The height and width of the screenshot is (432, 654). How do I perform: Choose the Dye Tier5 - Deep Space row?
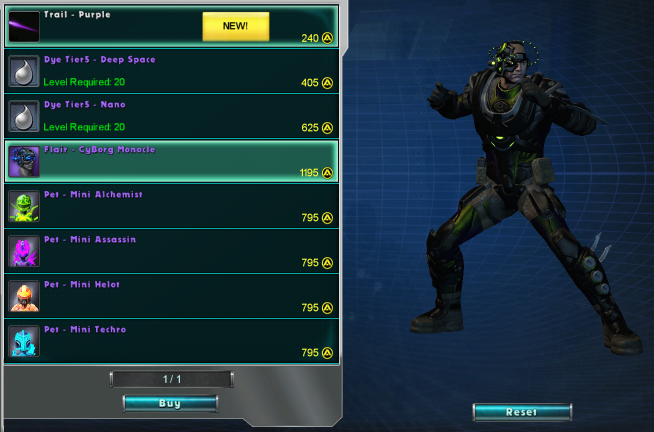(x=172, y=71)
